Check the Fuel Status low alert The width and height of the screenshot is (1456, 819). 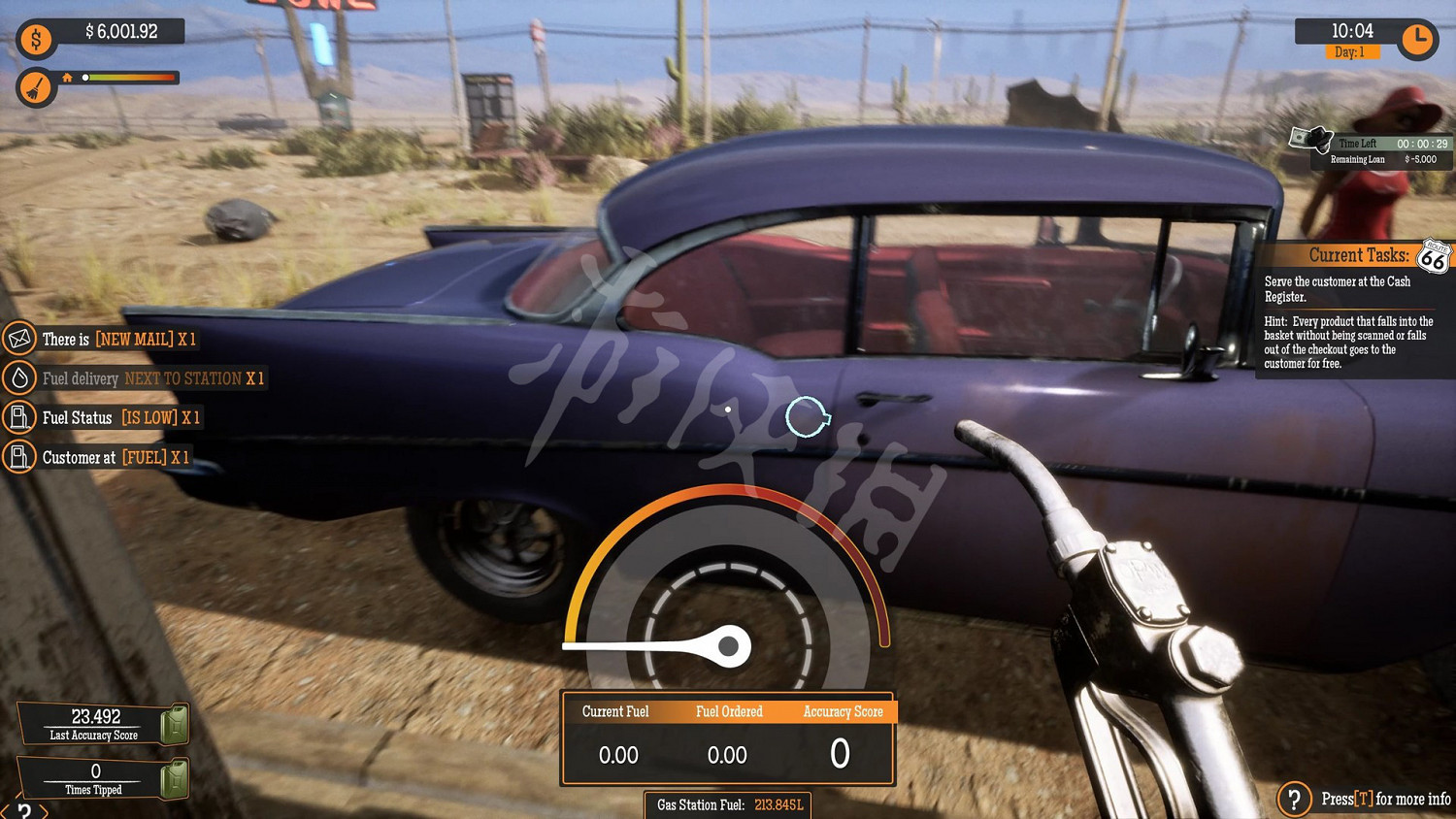pos(105,418)
